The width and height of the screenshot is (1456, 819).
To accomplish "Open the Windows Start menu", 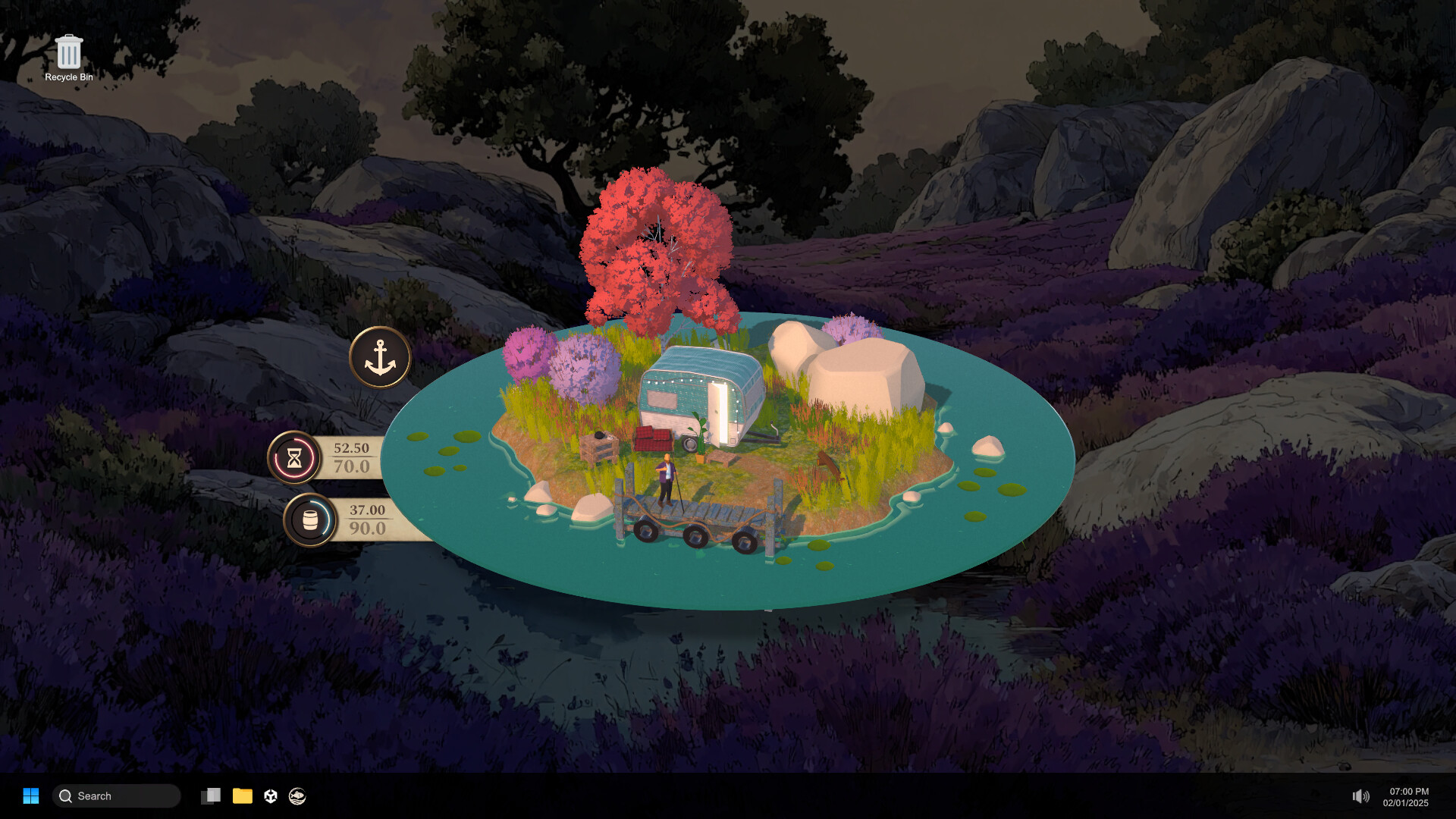I will [x=31, y=795].
